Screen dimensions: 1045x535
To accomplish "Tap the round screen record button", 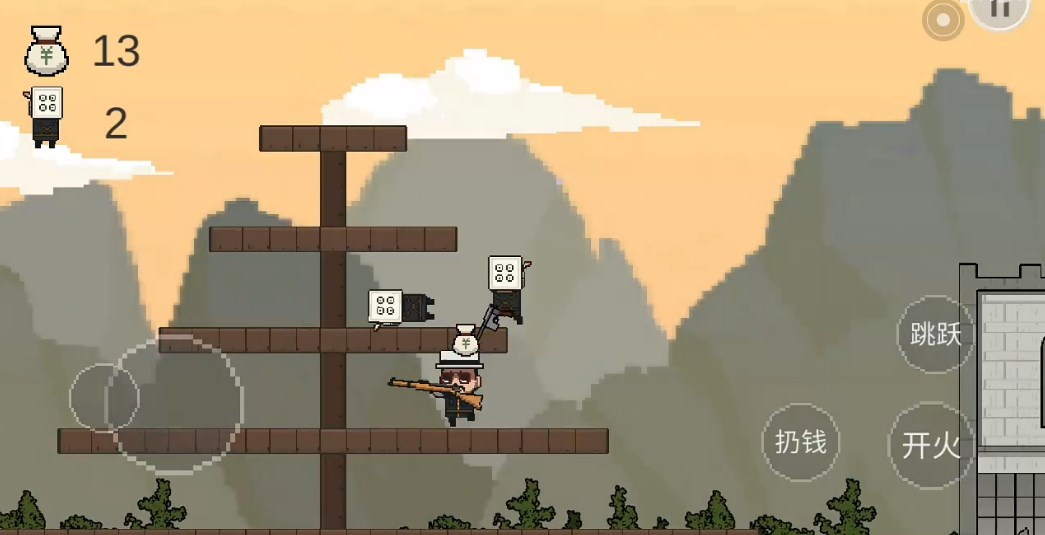I will pyautogui.click(x=943, y=20).
